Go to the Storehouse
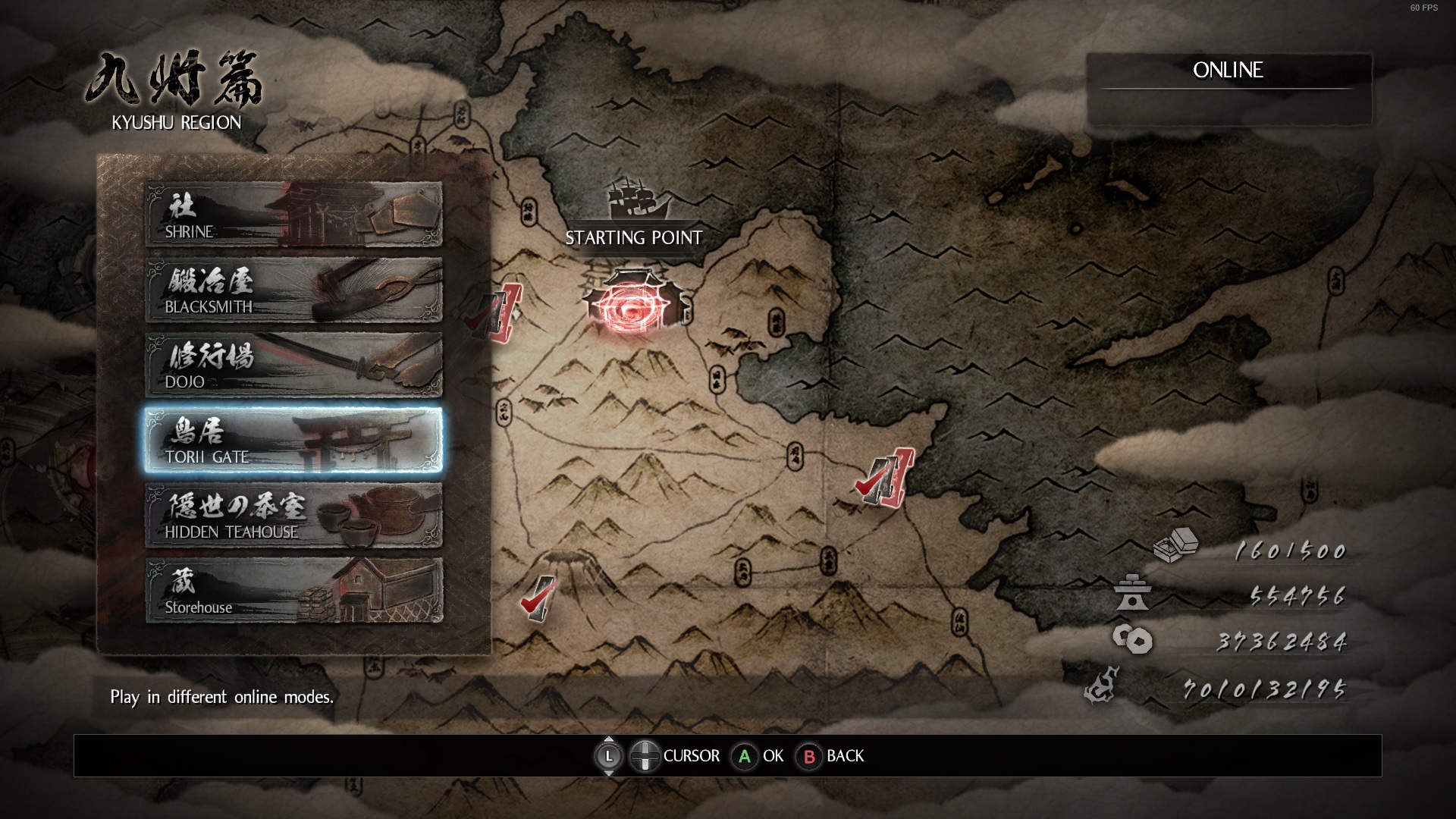This screenshot has width=1456, height=819. [293, 590]
